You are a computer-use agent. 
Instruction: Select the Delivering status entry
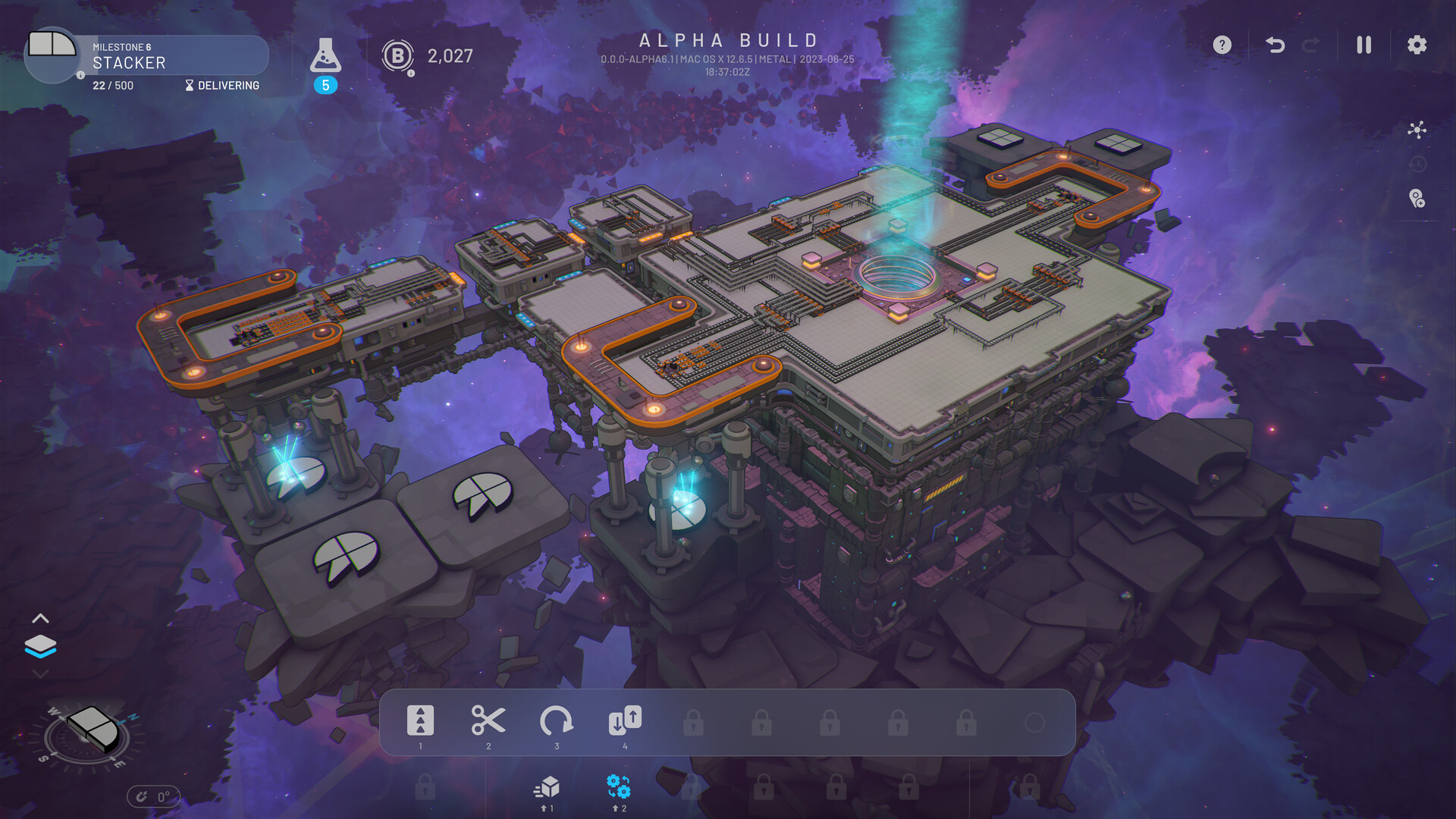pos(224,85)
